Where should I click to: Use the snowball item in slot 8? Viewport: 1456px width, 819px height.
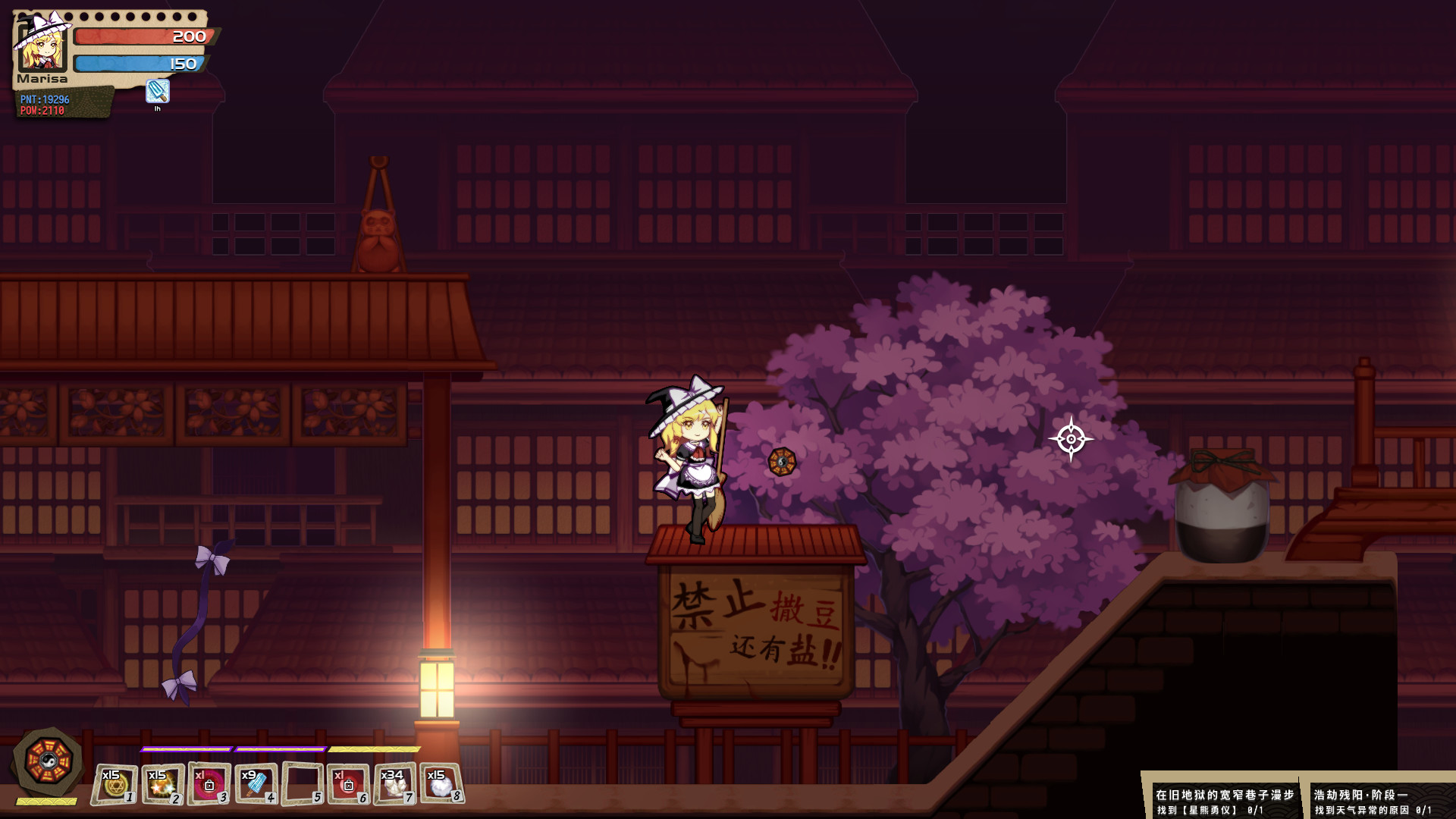coord(442,781)
